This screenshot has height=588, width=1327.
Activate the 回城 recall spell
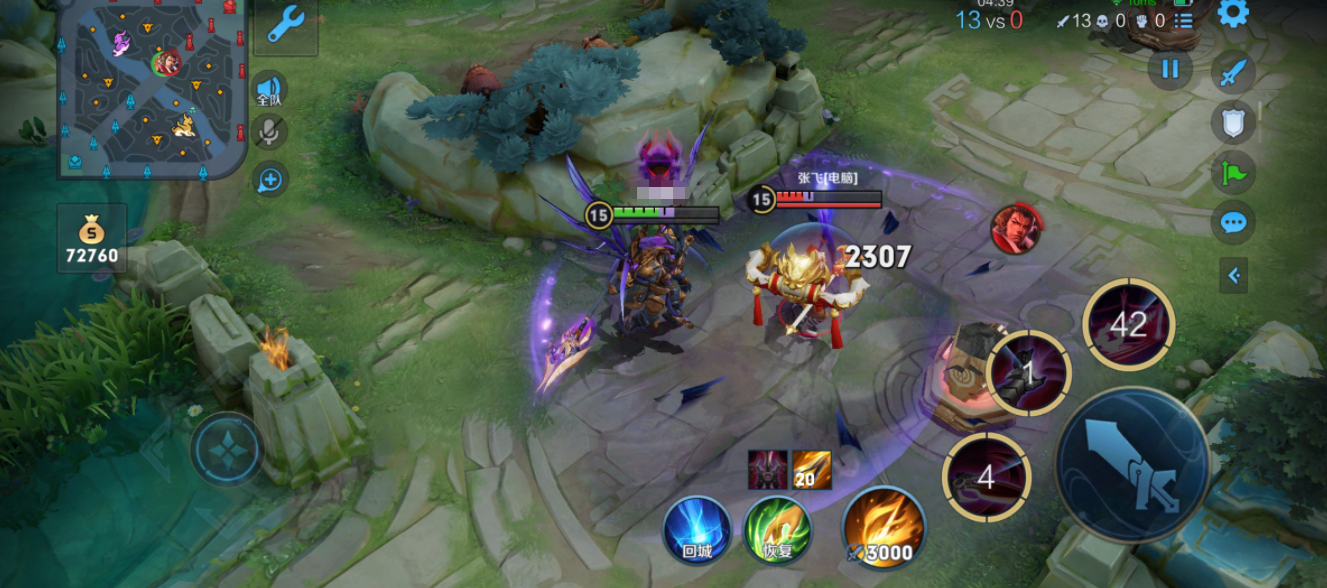tap(697, 530)
